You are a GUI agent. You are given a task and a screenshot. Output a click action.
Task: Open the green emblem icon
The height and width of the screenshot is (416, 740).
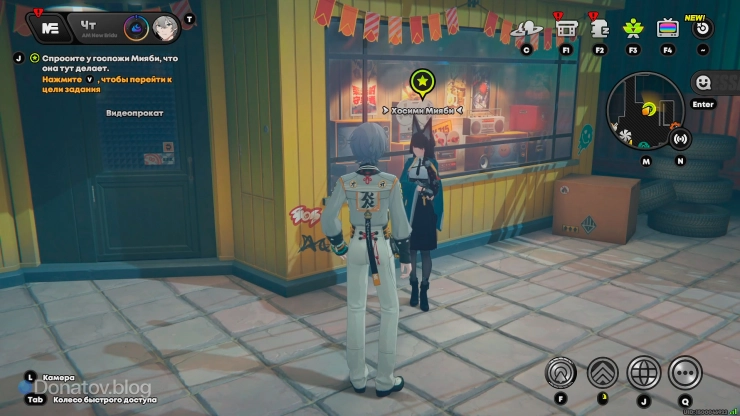[633, 28]
